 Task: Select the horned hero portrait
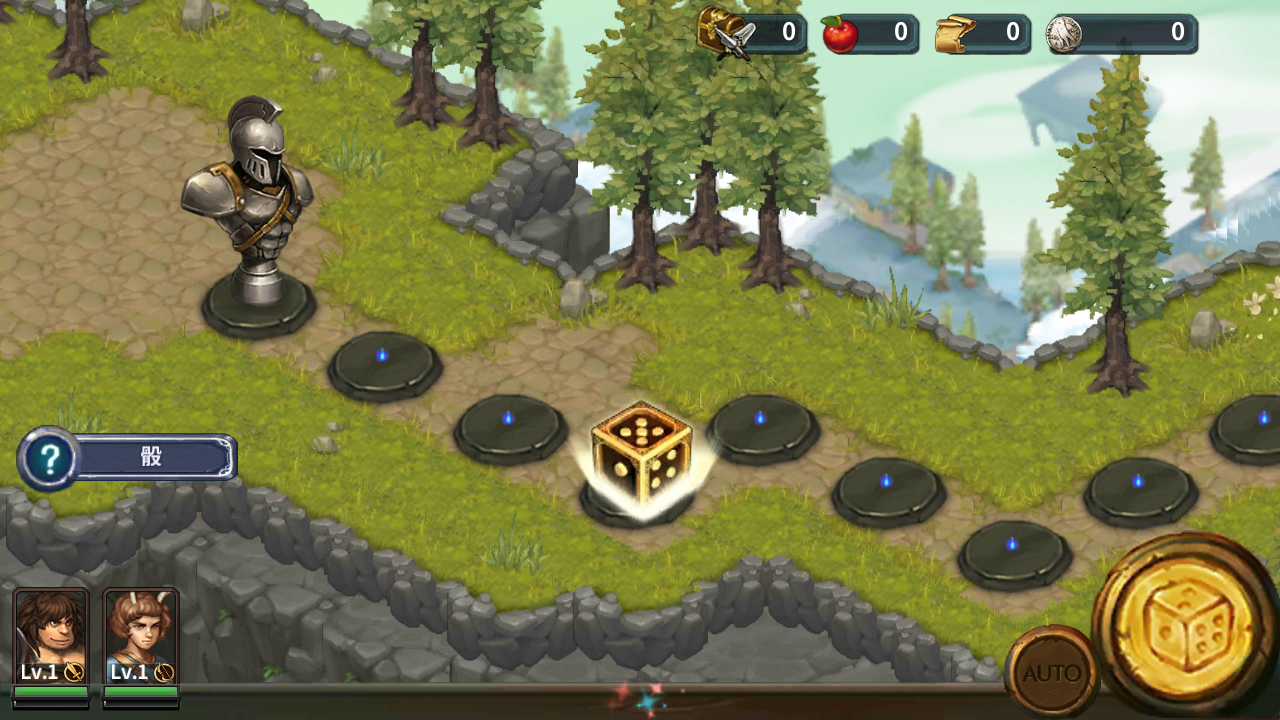click(141, 638)
